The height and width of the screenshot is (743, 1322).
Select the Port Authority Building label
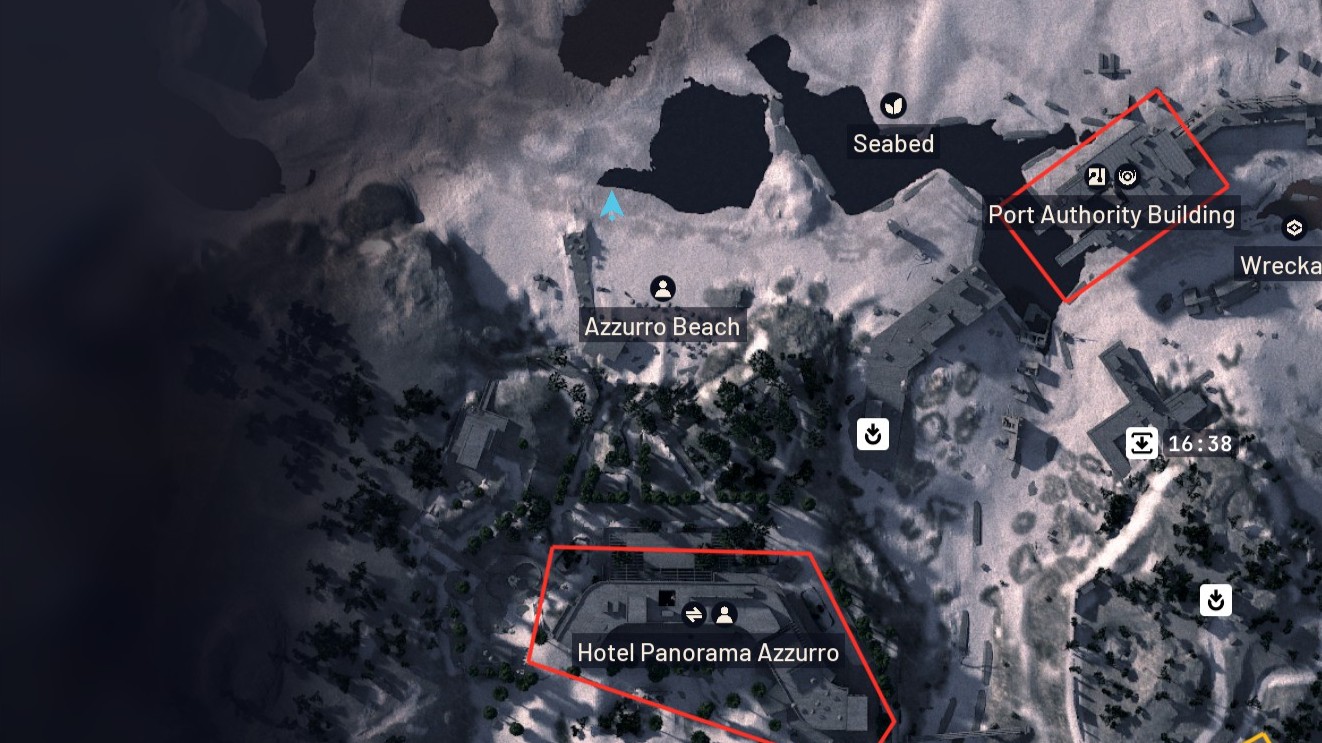[1111, 215]
